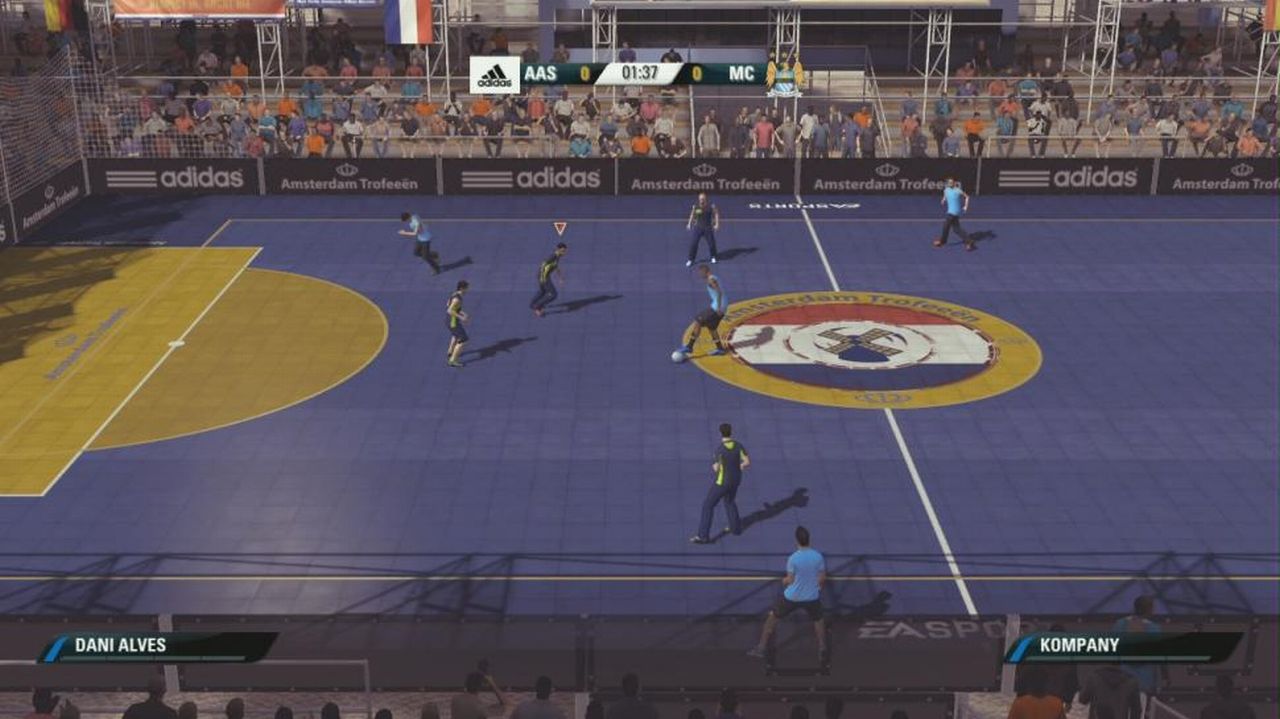Click the adidas logo on the scoreboard
The image size is (1280, 719).
[495, 75]
